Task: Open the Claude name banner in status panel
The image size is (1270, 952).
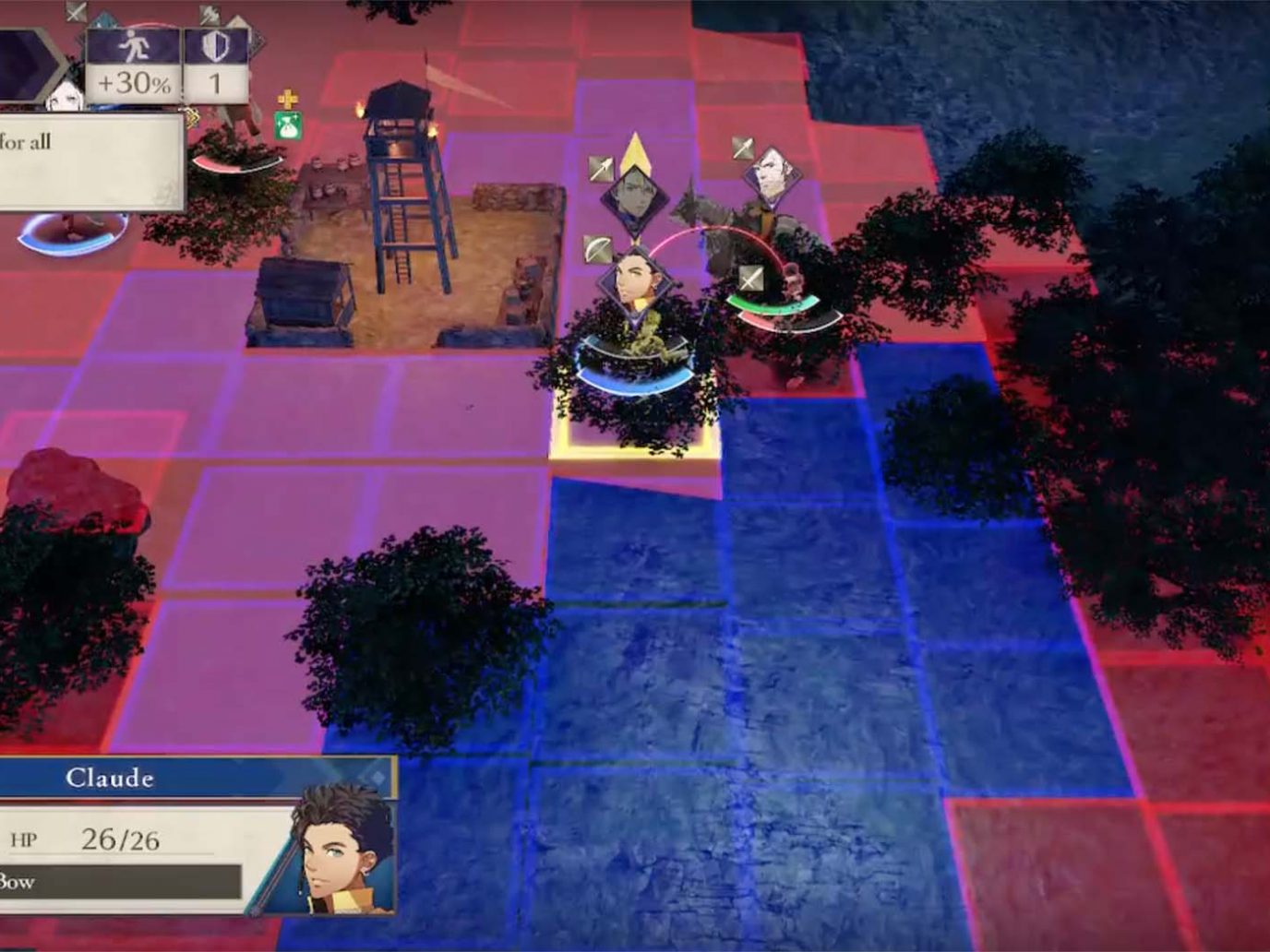Action: click(x=111, y=778)
